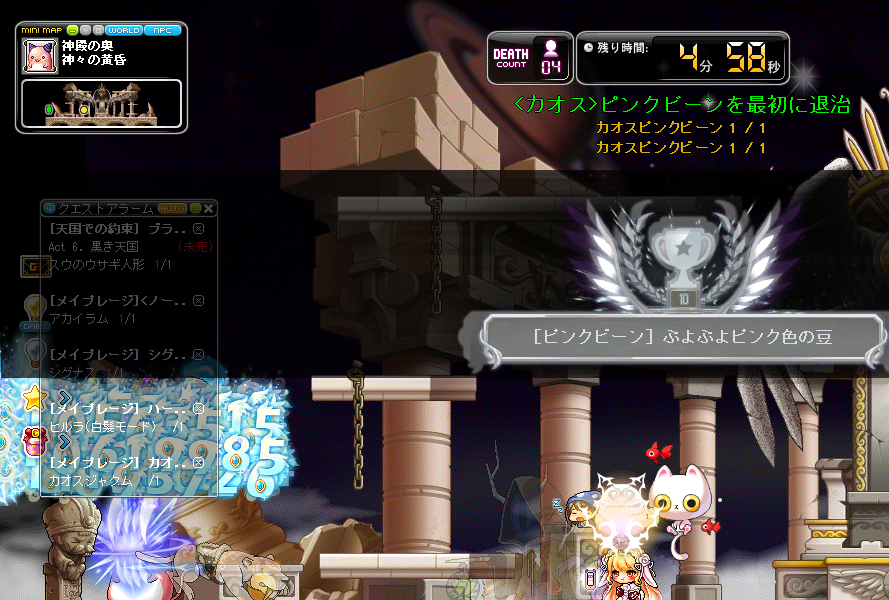The width and height of the screenshot is (889, 600).
Task: Click the yellow star event icon
Action: [x=34, y=399]
